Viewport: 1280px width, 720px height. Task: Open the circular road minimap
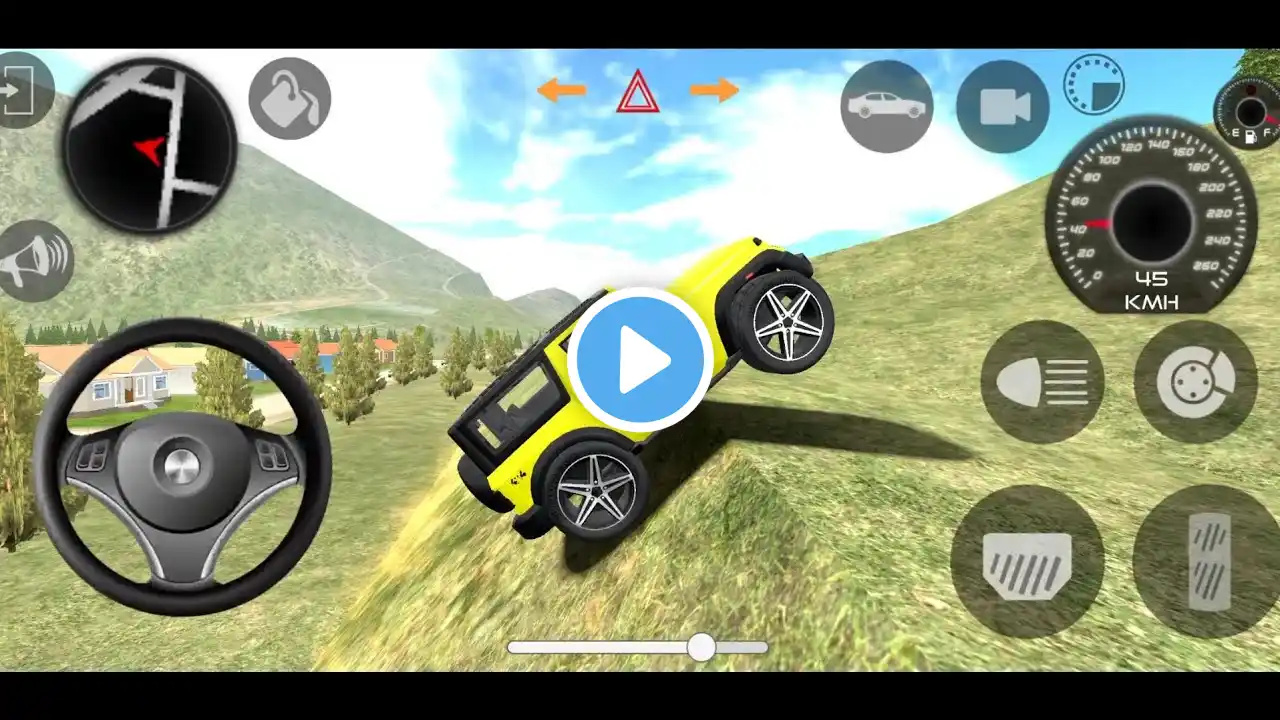click(150, 146)
